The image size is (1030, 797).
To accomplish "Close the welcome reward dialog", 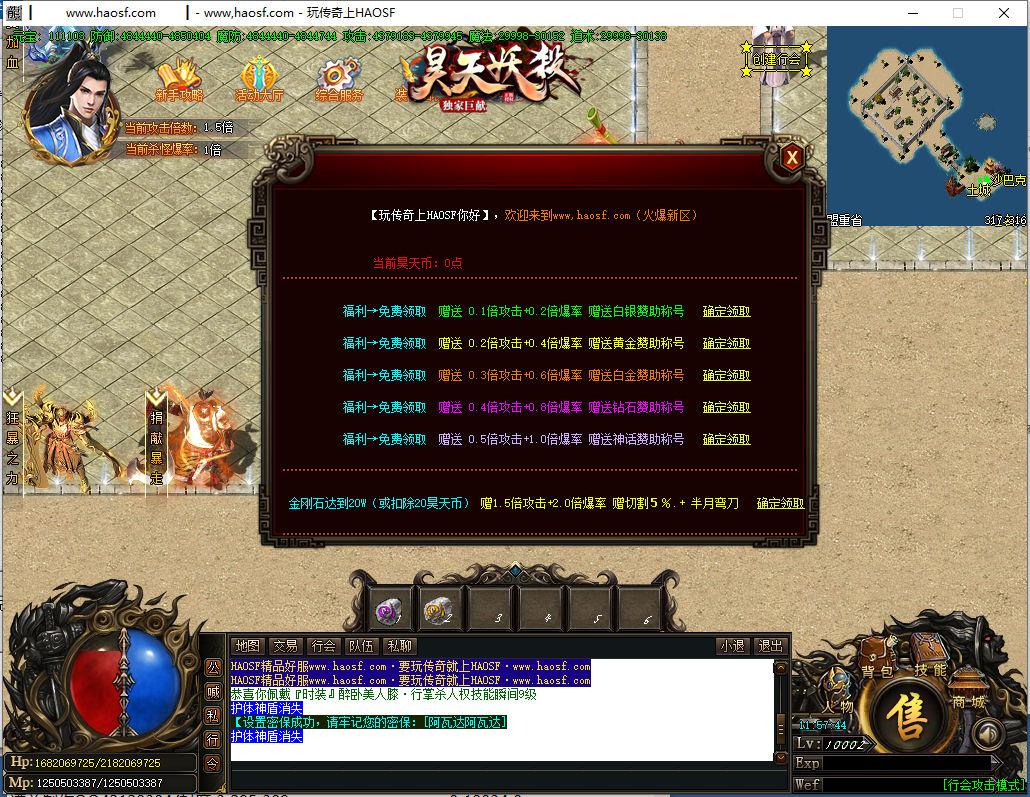I will 791,157.
